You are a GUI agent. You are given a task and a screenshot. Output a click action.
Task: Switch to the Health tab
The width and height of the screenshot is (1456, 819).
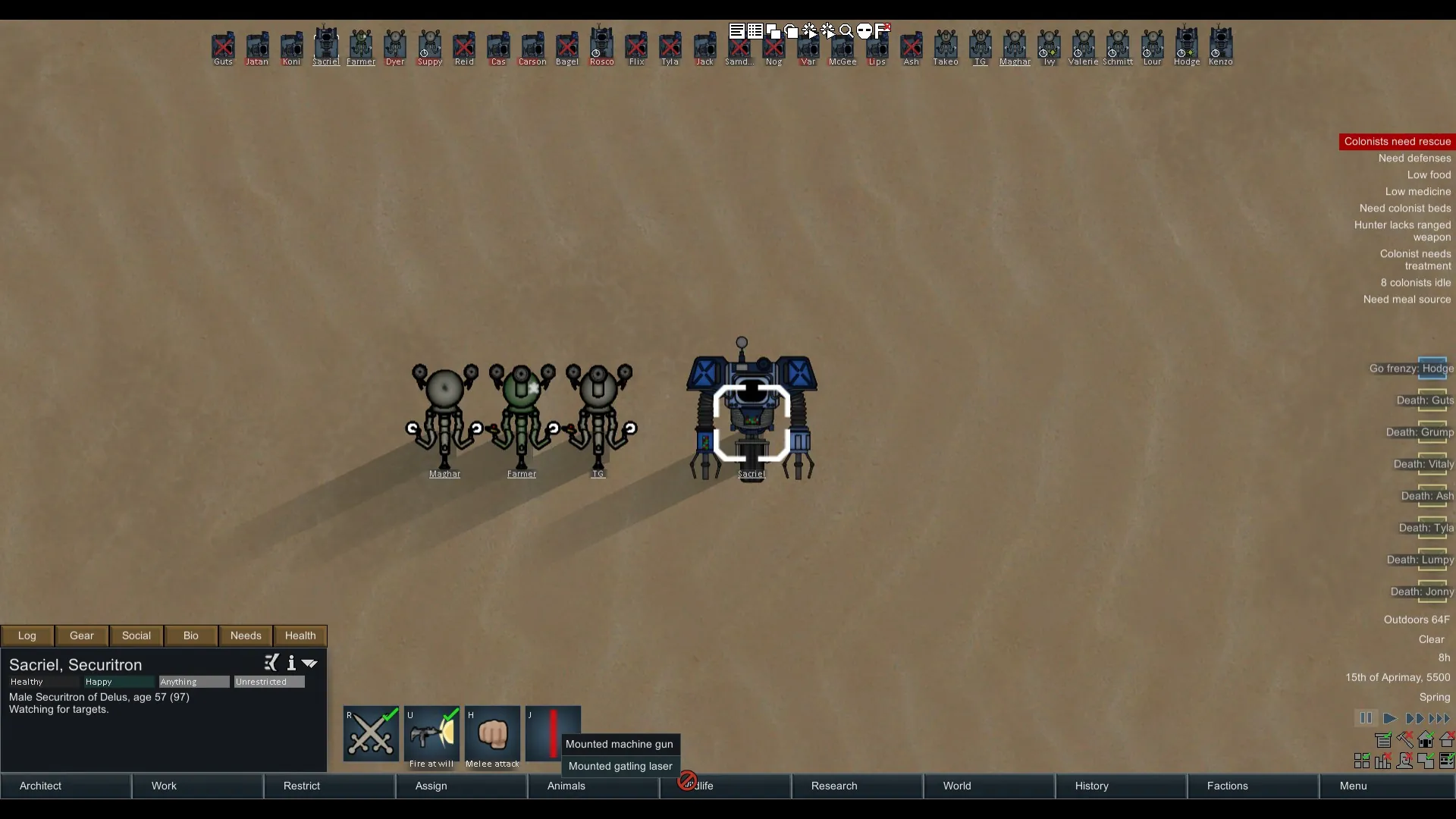pos(300,635)
